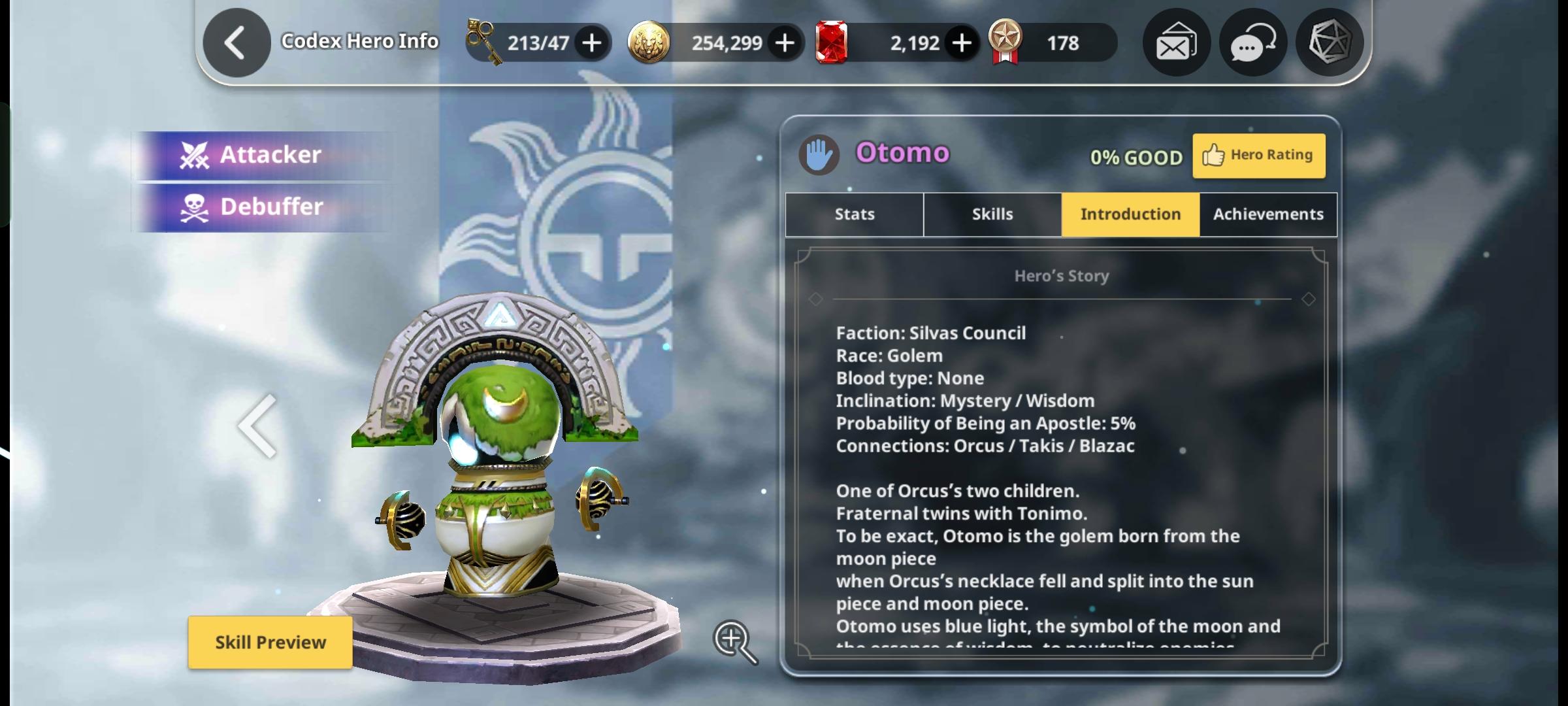The width and height of the screenshot is (1568, 706).
Task: Click the left arrow to view previous hero
Action: [x=257, y=428]
